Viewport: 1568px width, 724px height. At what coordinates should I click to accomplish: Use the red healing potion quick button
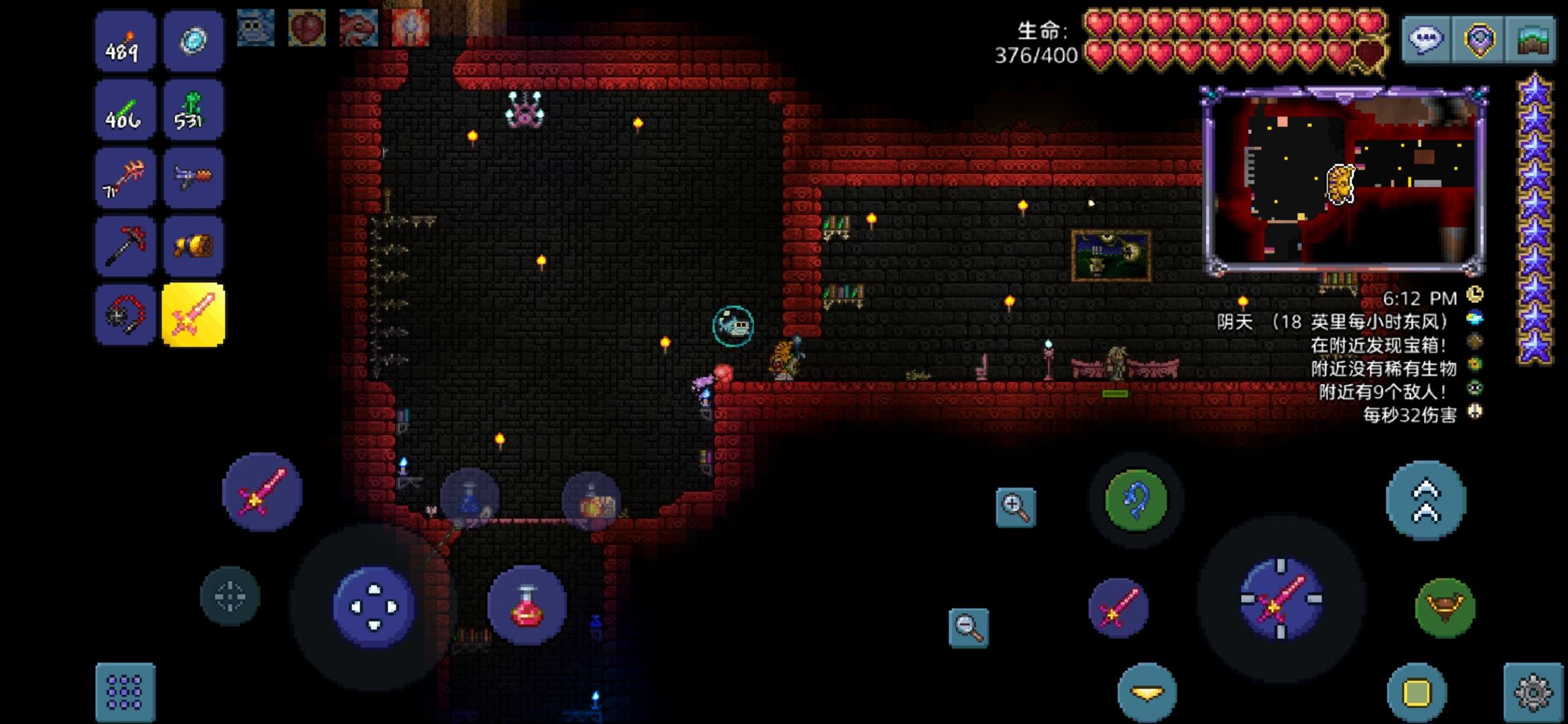pos(527,606)
